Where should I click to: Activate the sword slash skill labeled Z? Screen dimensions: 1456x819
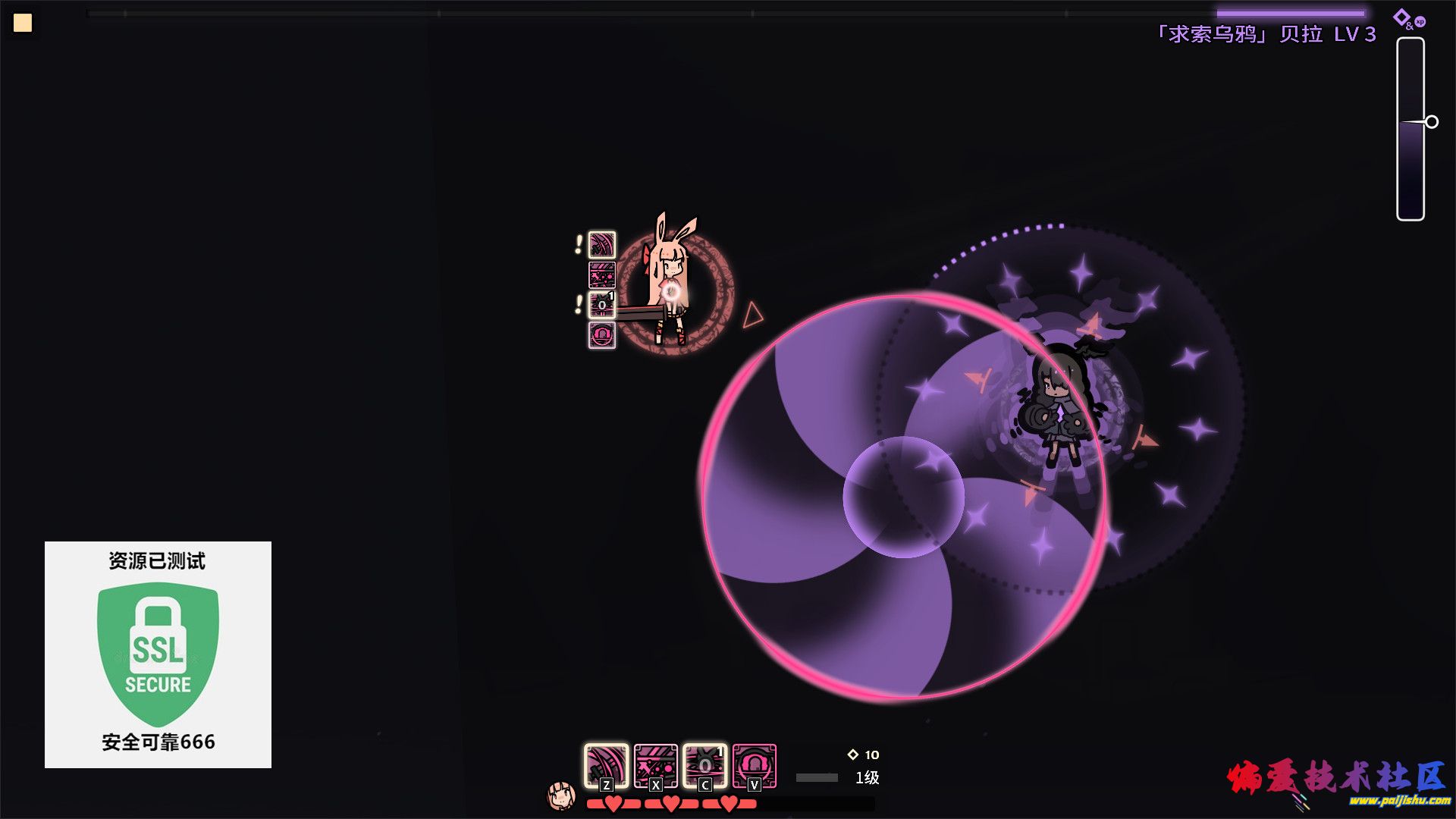coord(606,766)
